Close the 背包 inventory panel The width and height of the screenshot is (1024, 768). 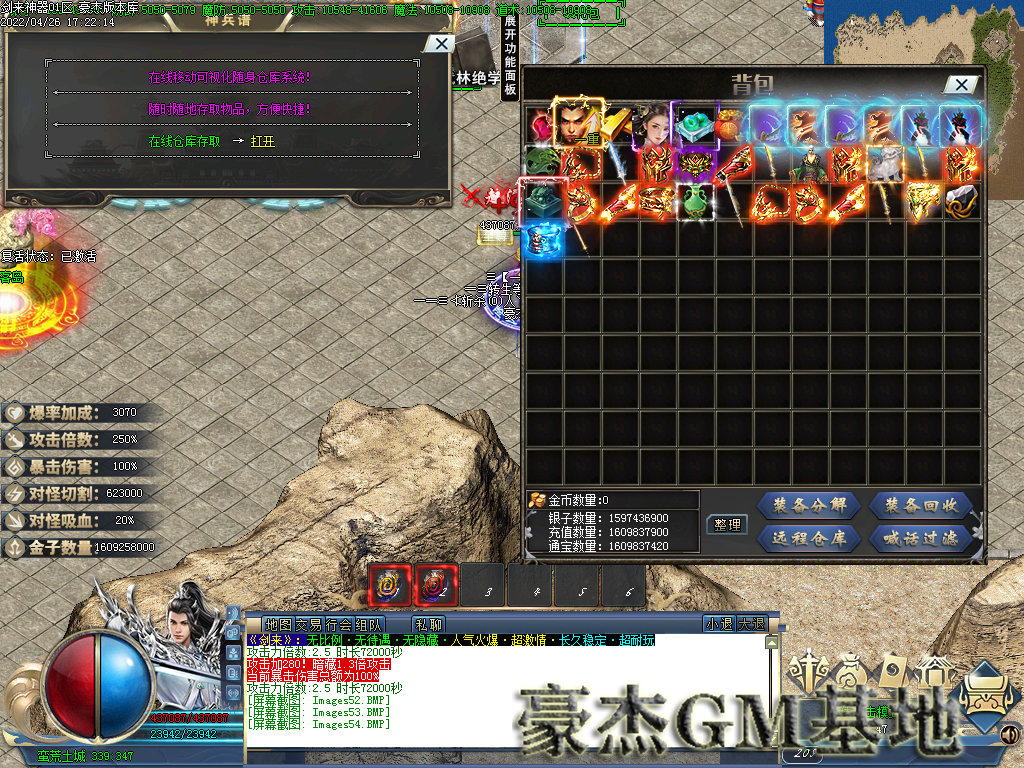(x=962, y=85)
